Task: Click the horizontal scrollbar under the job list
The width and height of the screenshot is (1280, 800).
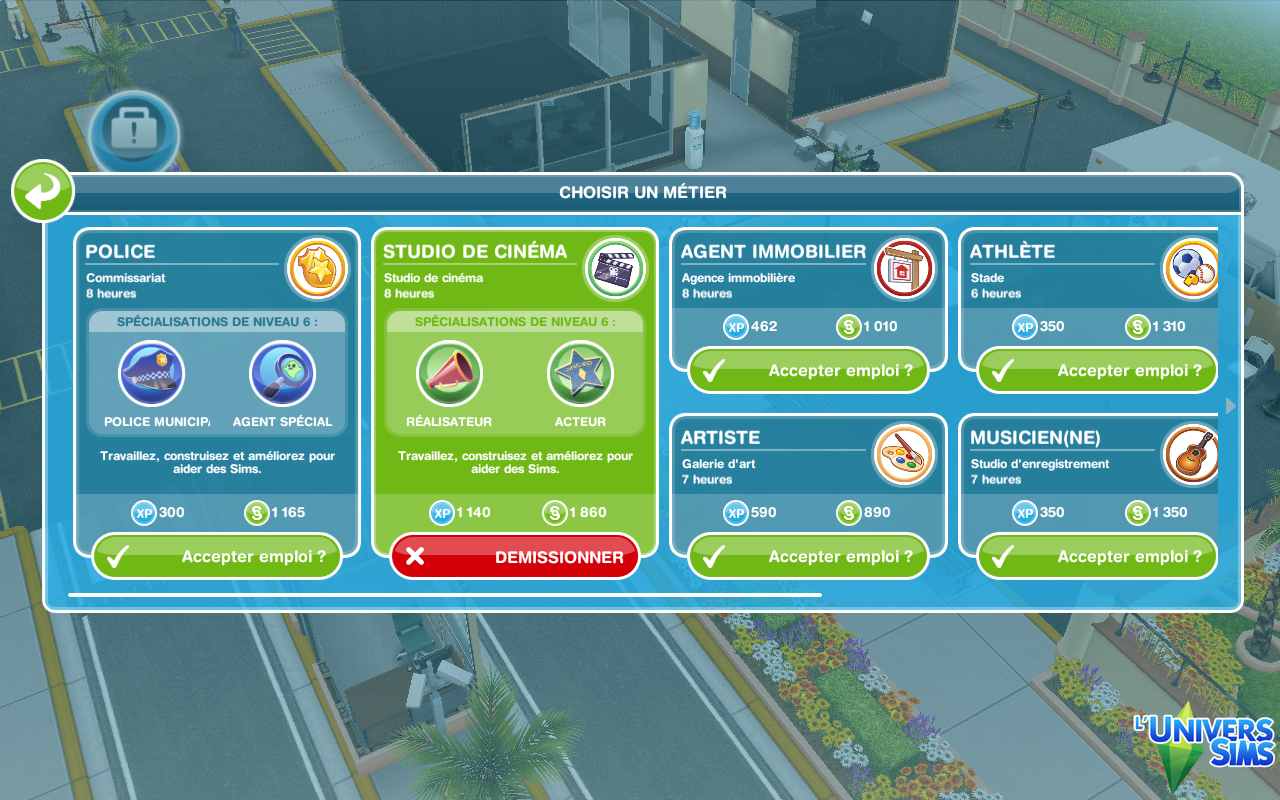Action: tap(445, 595)
